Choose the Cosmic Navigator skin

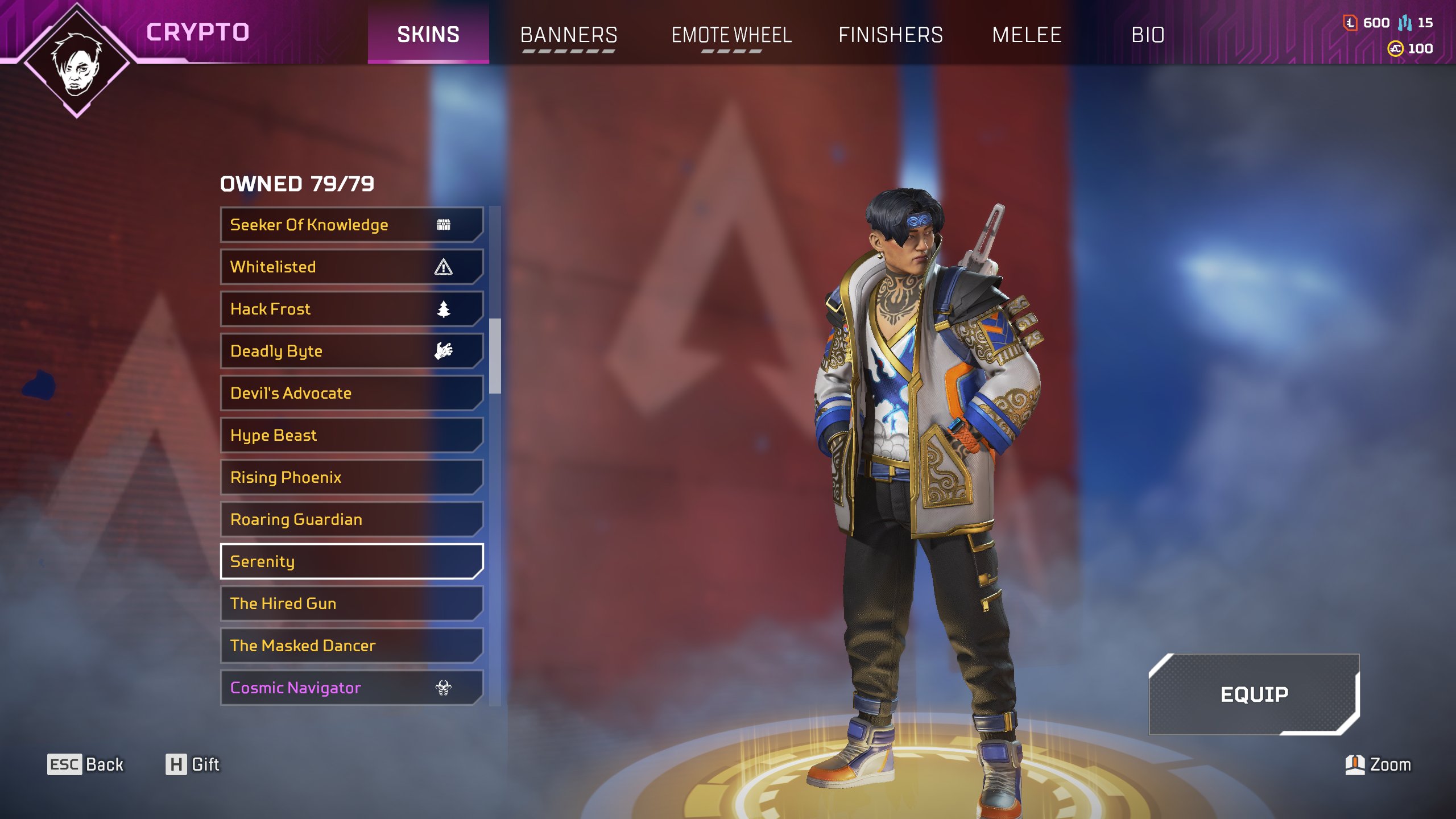click(351, 688)
